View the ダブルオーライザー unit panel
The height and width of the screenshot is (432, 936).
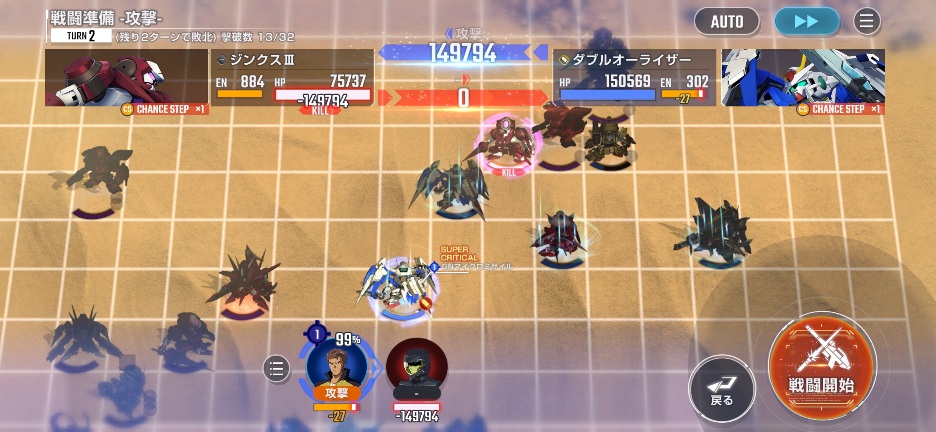[634, 77]
